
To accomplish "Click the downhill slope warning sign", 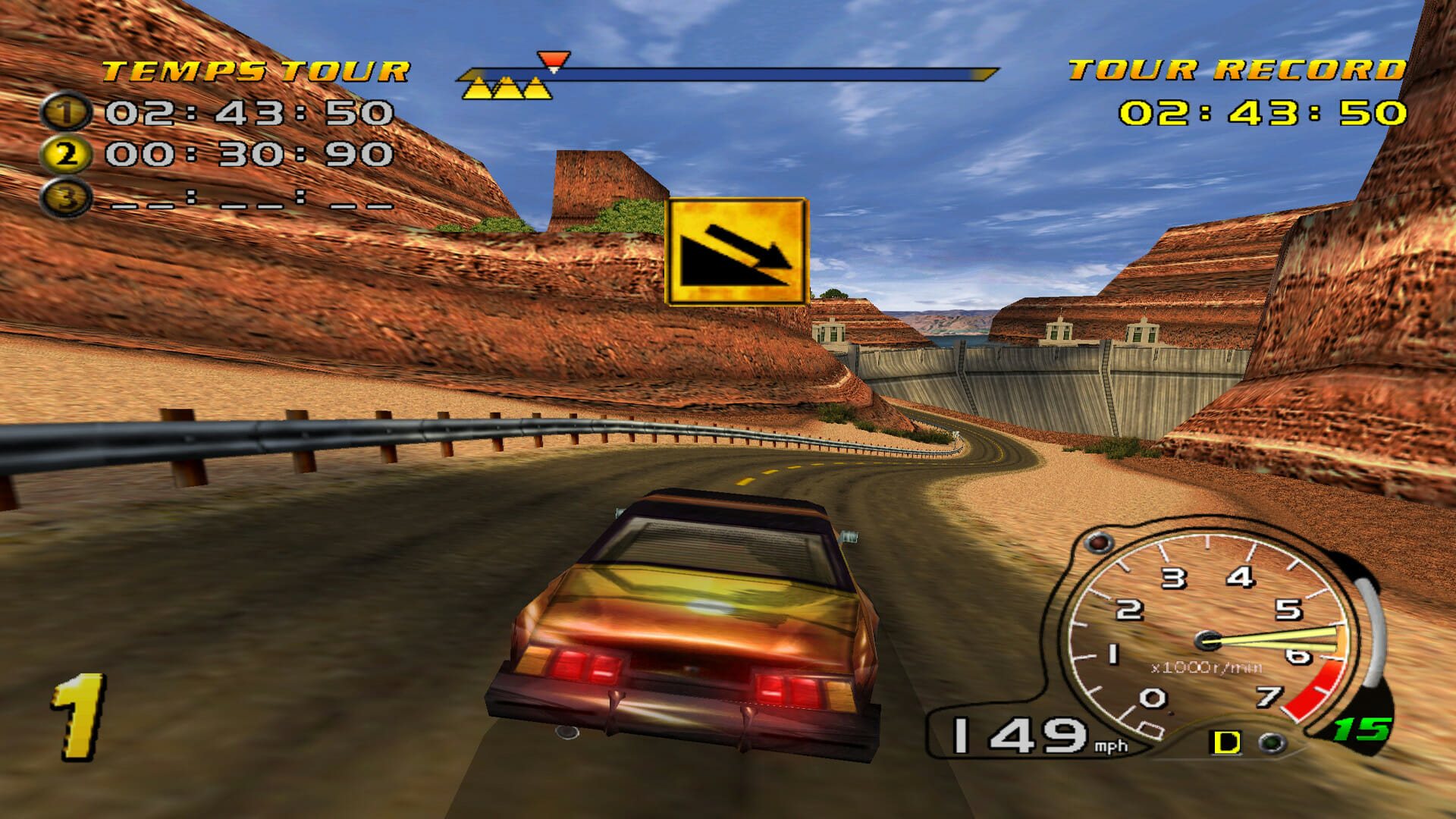I will coord(736,252).
